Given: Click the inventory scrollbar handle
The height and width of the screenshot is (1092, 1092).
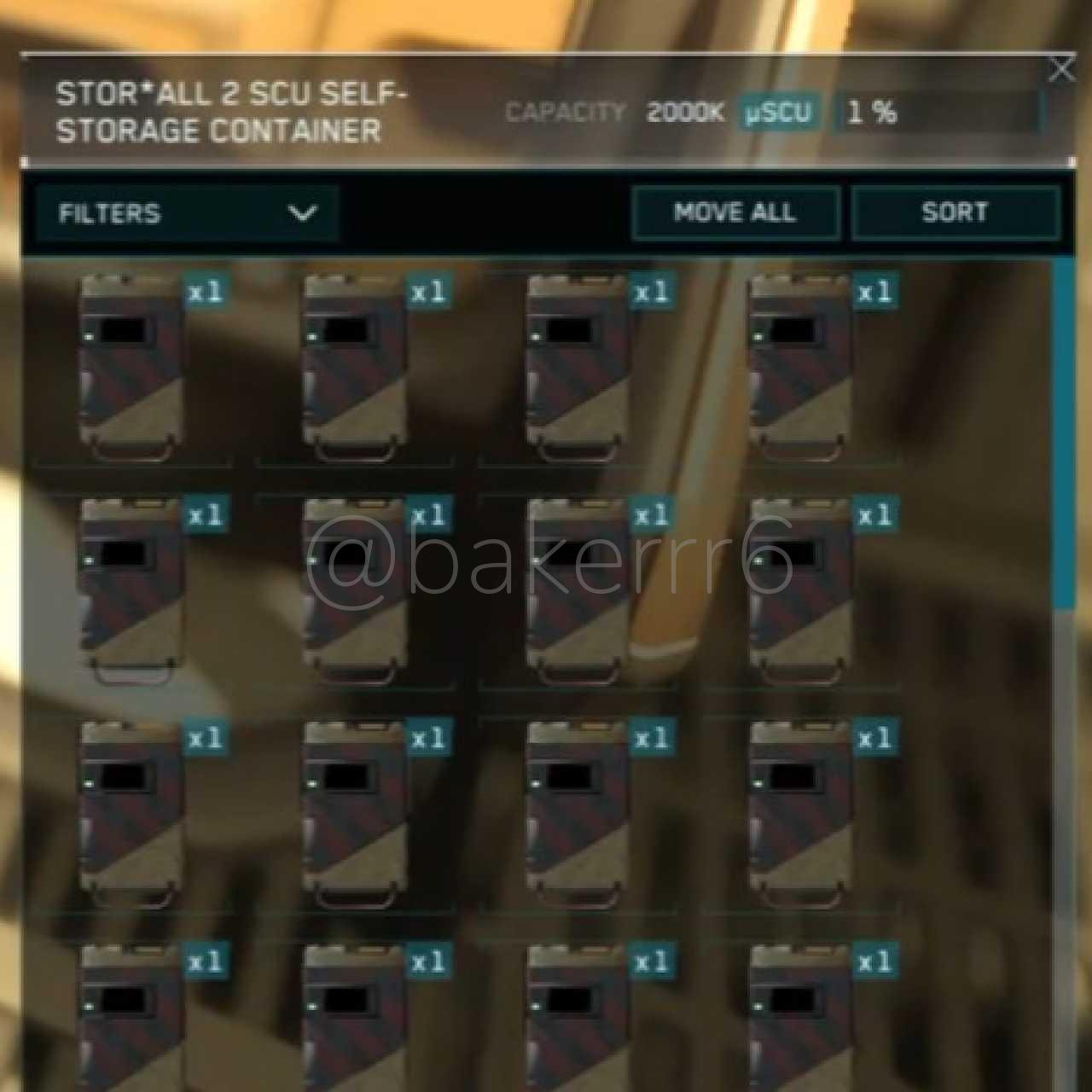Looking at the screenshot, I should click(x=1064, y=433).
